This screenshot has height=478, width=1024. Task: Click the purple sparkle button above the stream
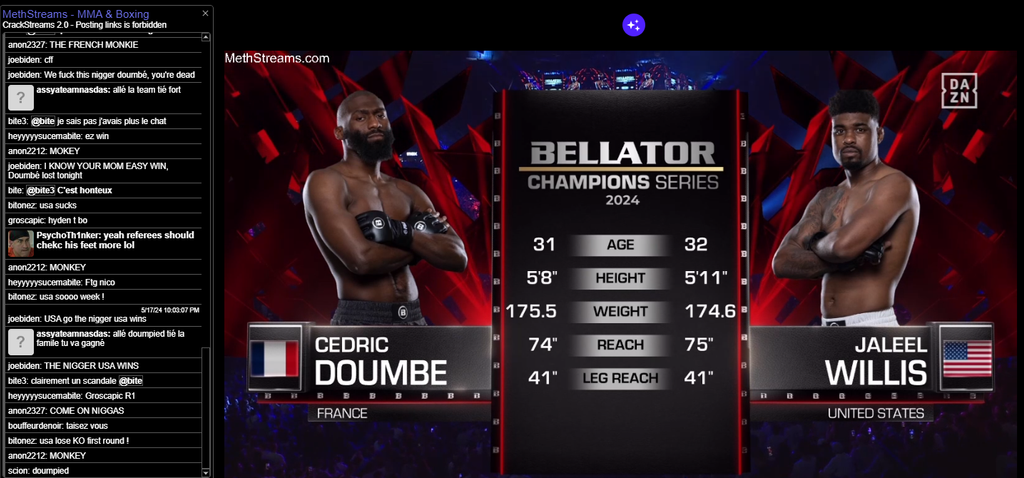(633, 25)
